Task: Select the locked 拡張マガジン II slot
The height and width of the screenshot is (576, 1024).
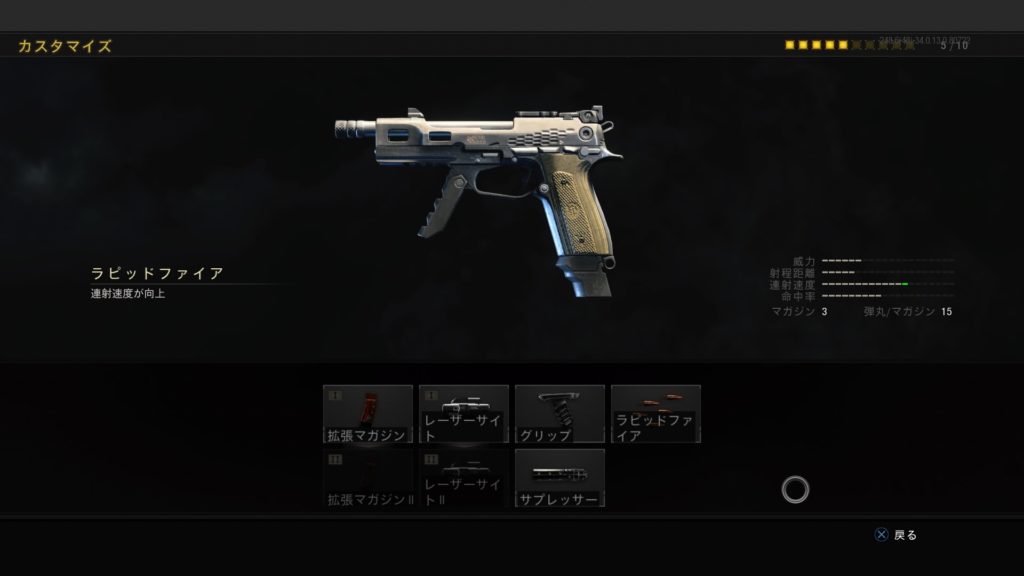Action: point(368,477)
